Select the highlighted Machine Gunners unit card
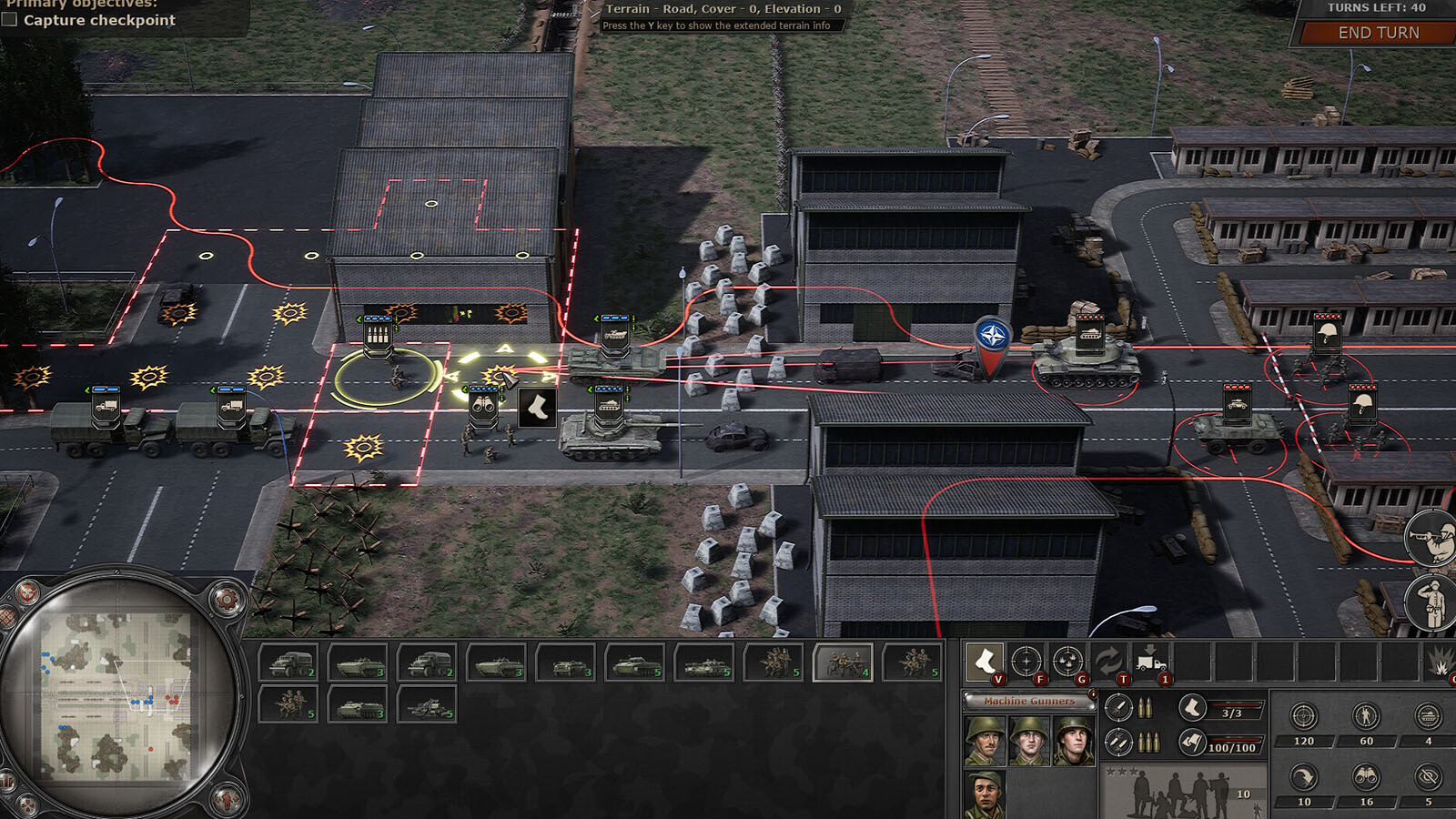The image size is (1456, 819). click(843, 662)
